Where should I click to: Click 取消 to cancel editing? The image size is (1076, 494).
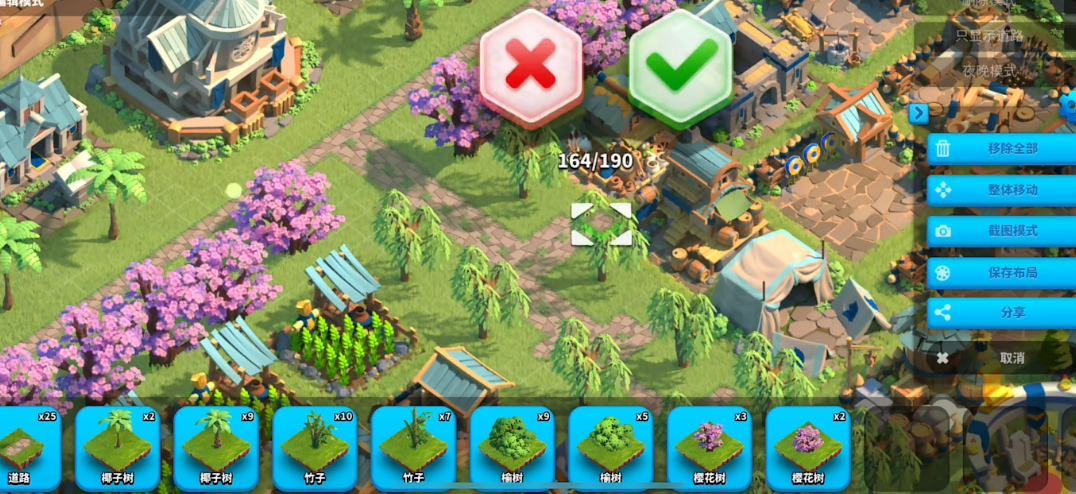click(x=1001, y=357)
